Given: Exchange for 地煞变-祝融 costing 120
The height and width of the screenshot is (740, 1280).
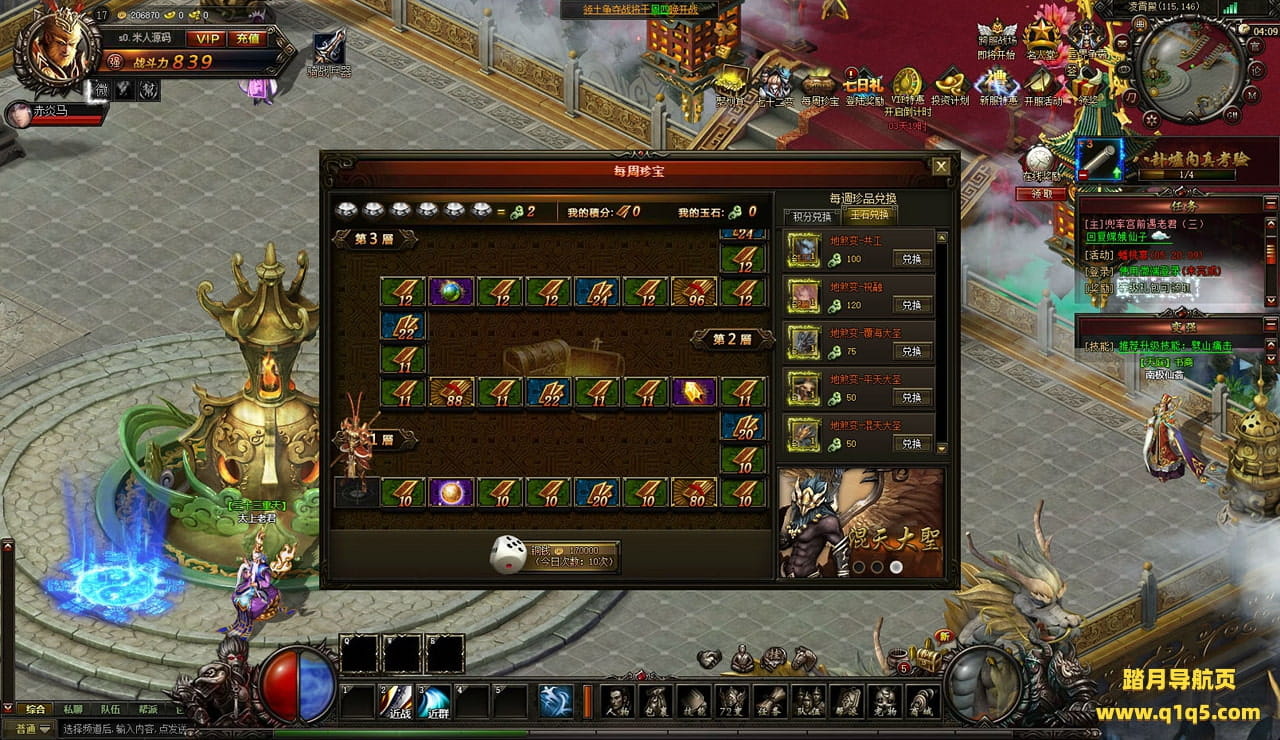Looking at the screenshot, I should (911, 305).
